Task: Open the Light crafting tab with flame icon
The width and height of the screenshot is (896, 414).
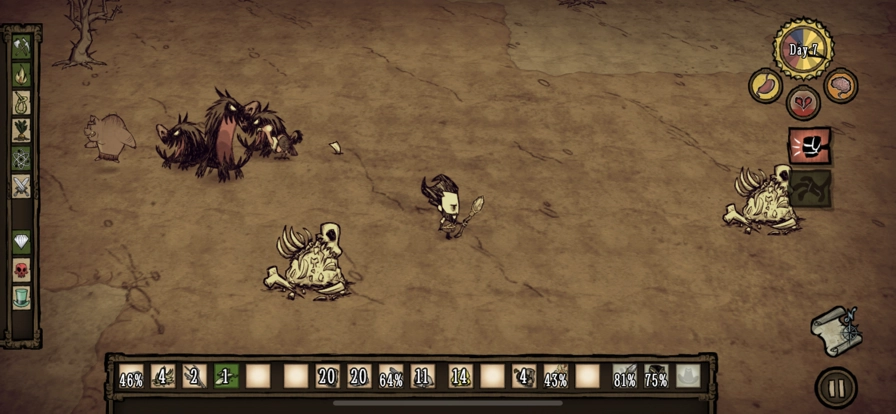Action: pyautogui.click(x=21, y=74)
